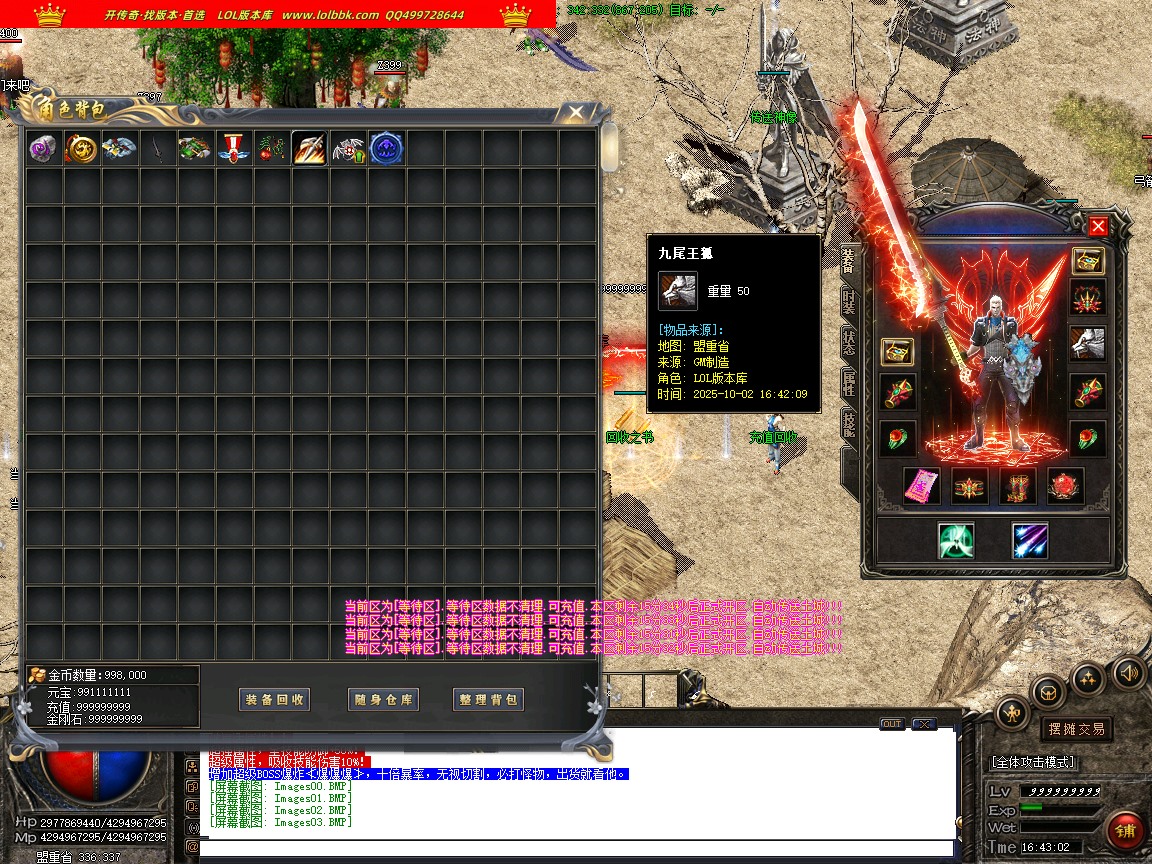Viewport: 1152px width, 864px height.
Task: Activate the green whirlwind skill icon
Action: (x=956, y=540)
